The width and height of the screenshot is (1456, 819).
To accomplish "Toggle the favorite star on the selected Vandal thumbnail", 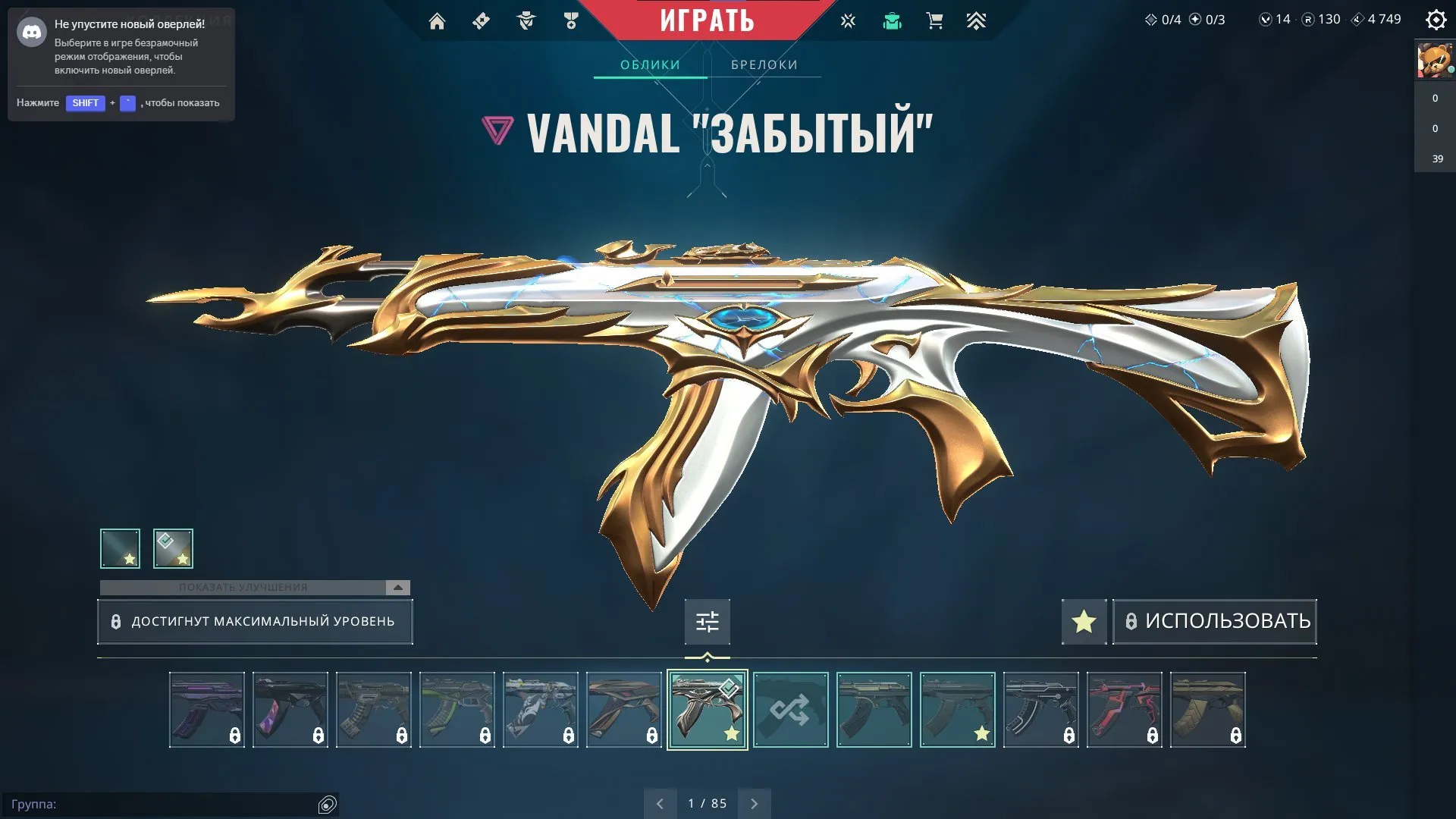I will coord(731,733).
